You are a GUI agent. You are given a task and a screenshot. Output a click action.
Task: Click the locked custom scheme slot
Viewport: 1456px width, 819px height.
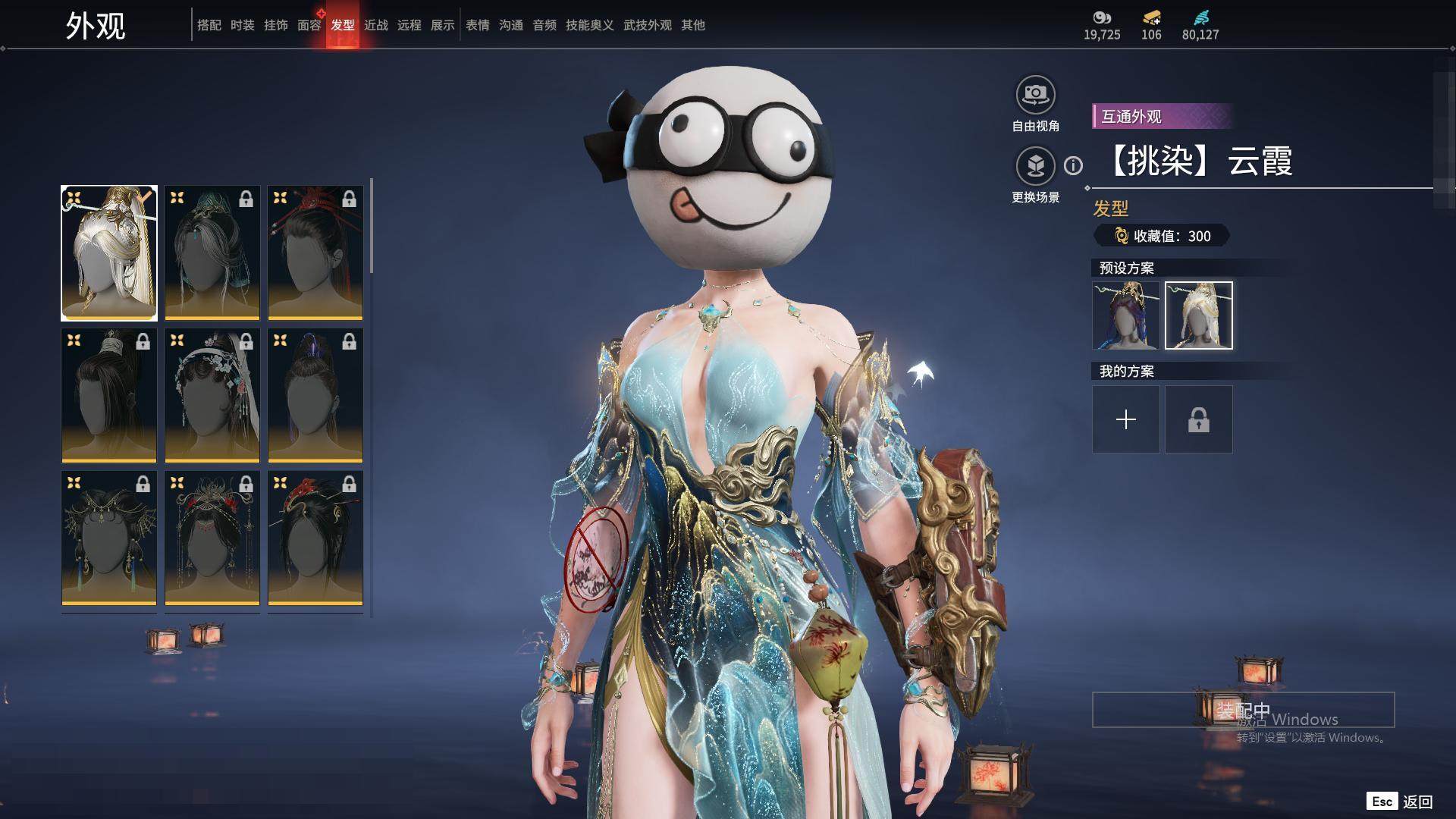[1198, 419]
